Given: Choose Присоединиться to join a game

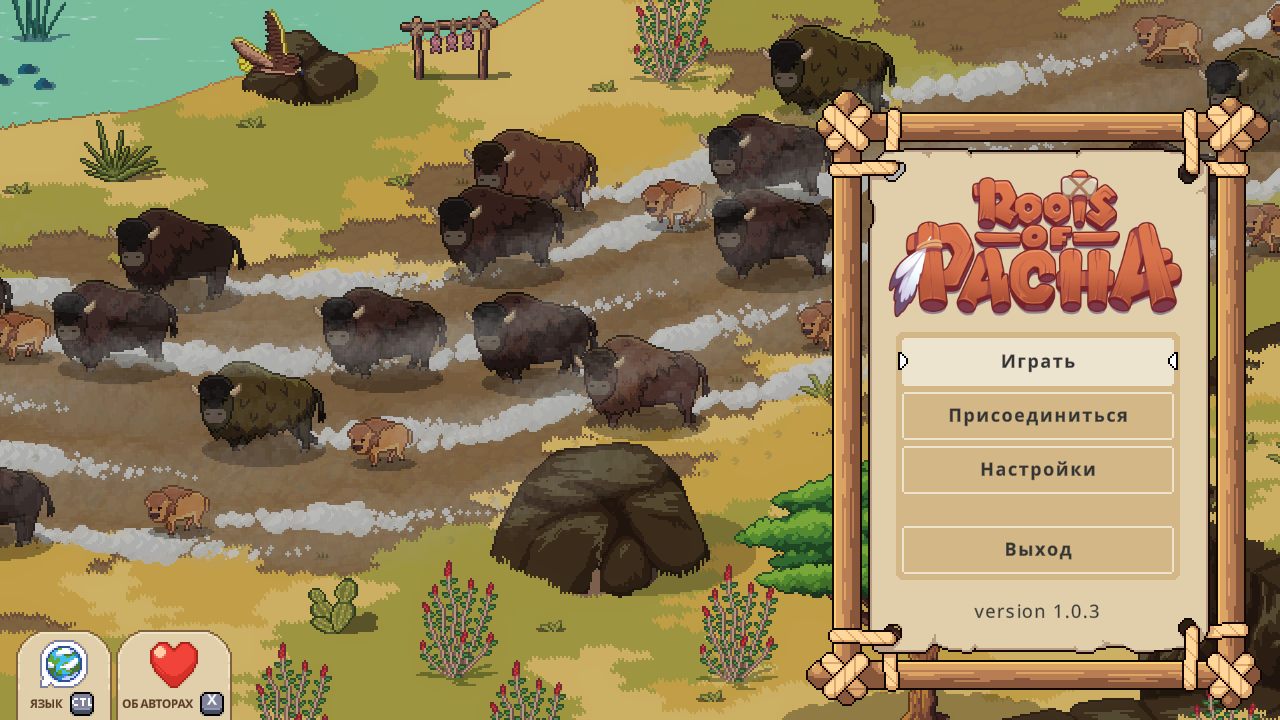Looking at the screenshot, I should (x=1037, y=416).
